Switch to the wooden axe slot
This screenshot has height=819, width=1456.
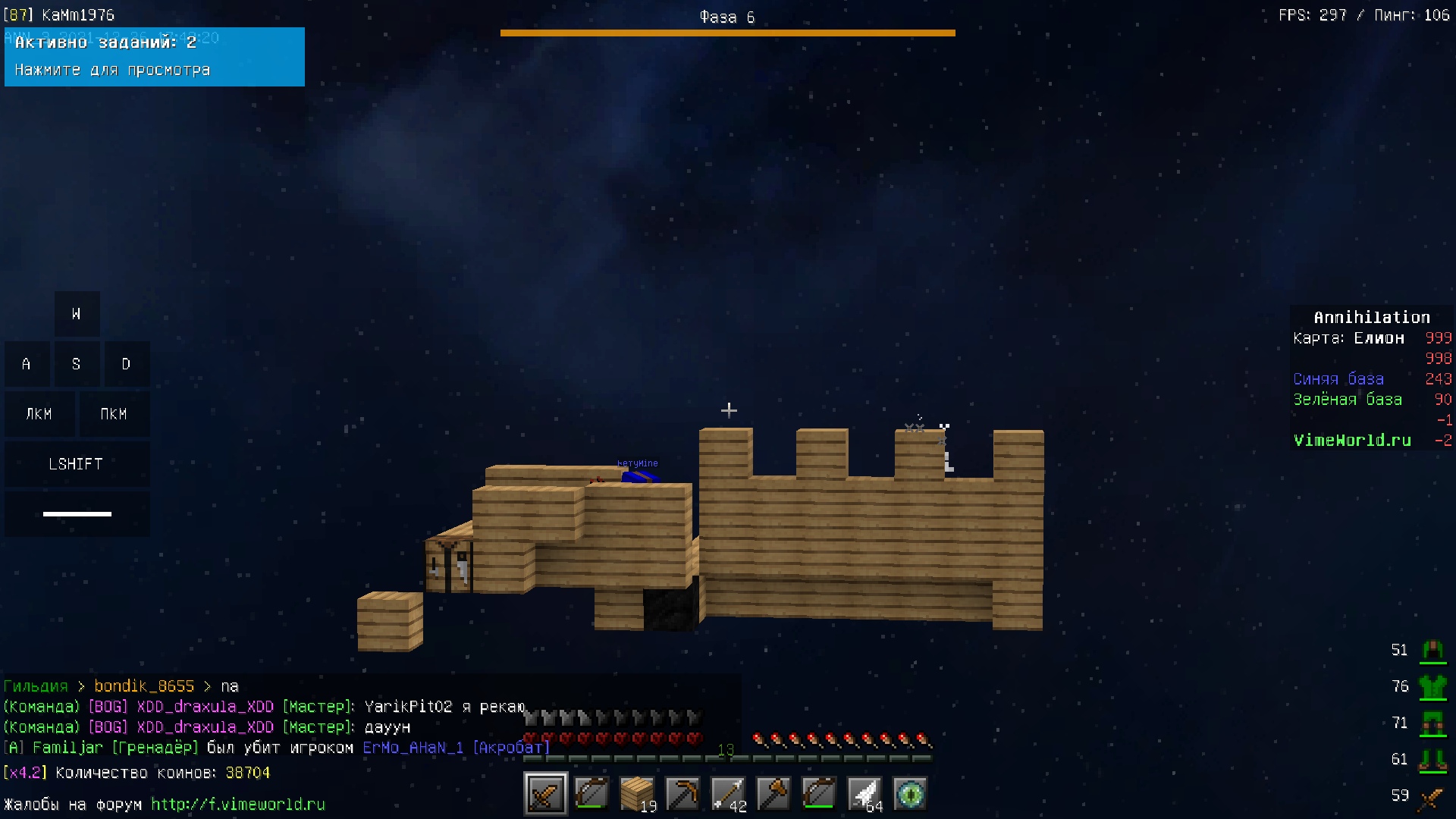tap(773, 794)
